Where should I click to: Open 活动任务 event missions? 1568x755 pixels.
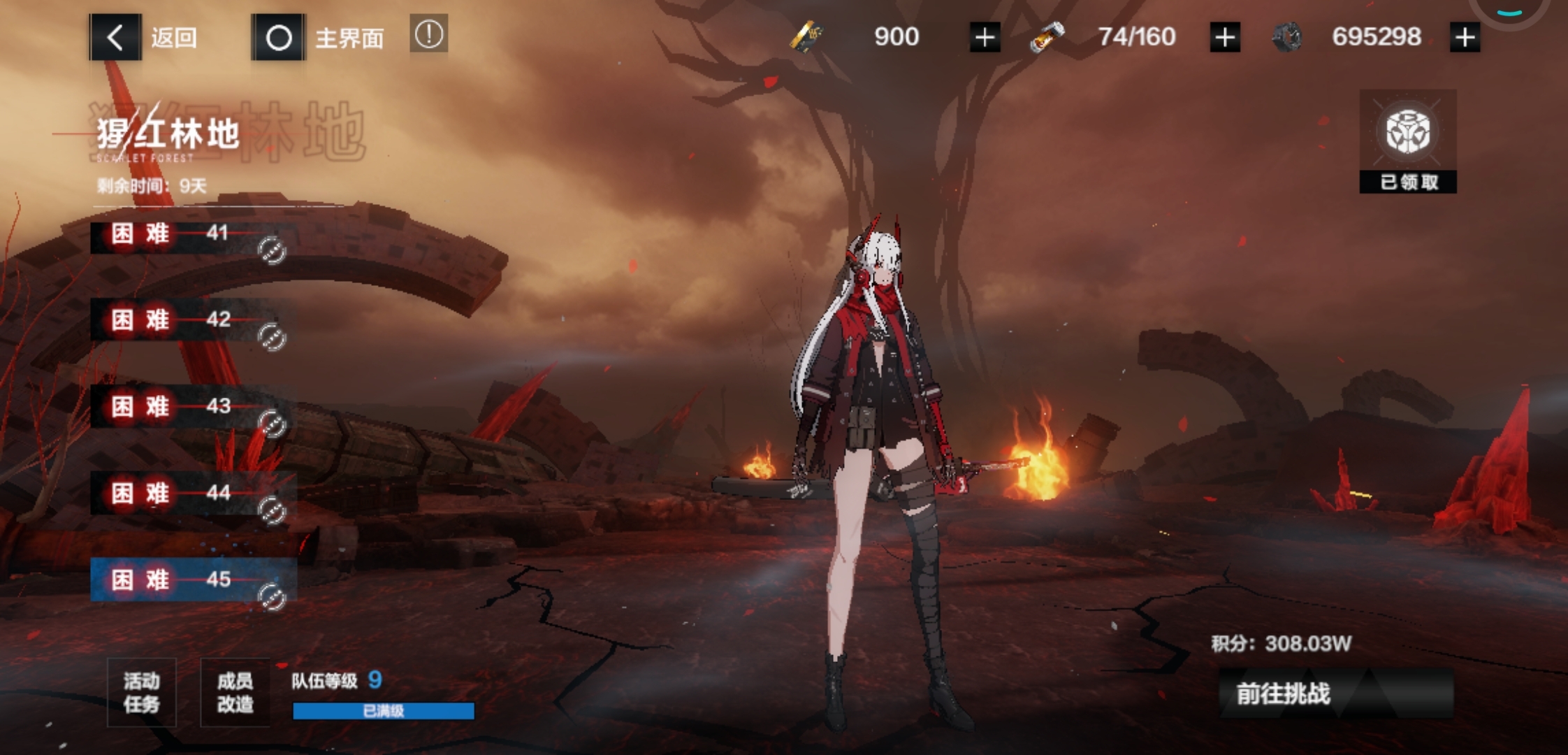pyautogui.click(x=142, y=692)
